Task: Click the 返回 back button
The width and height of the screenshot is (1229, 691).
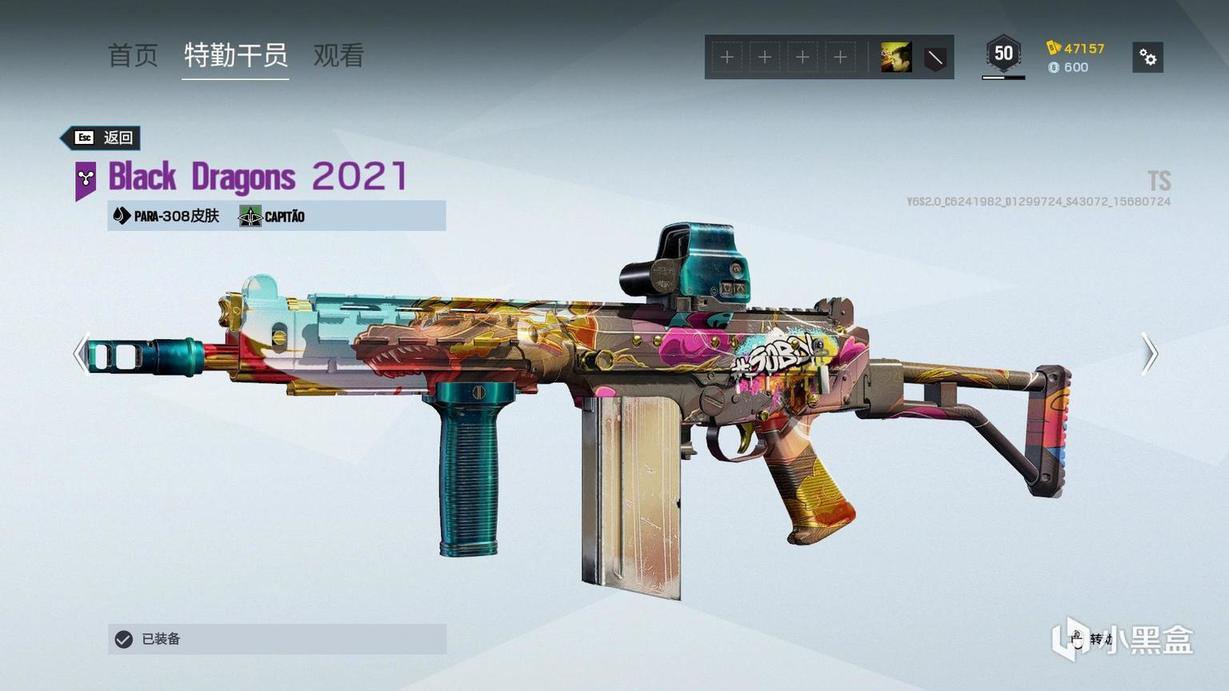Action: pos(101,138)
